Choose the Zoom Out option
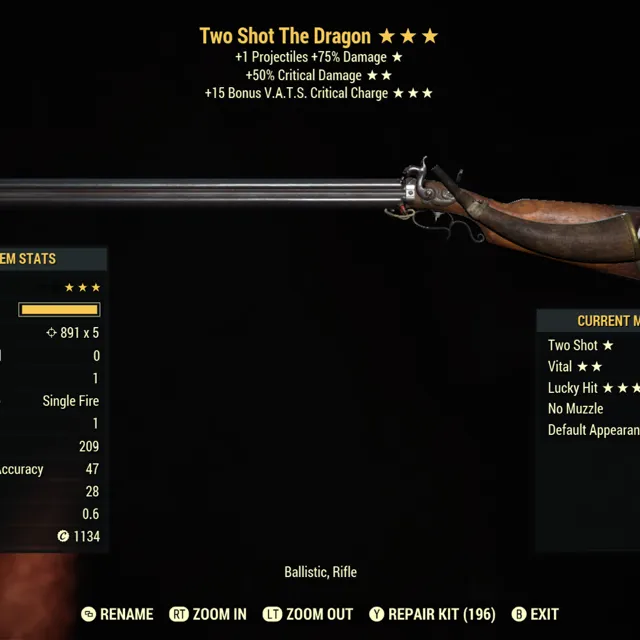This screenshot has height=640, width=640. click(x=310, y=614)
